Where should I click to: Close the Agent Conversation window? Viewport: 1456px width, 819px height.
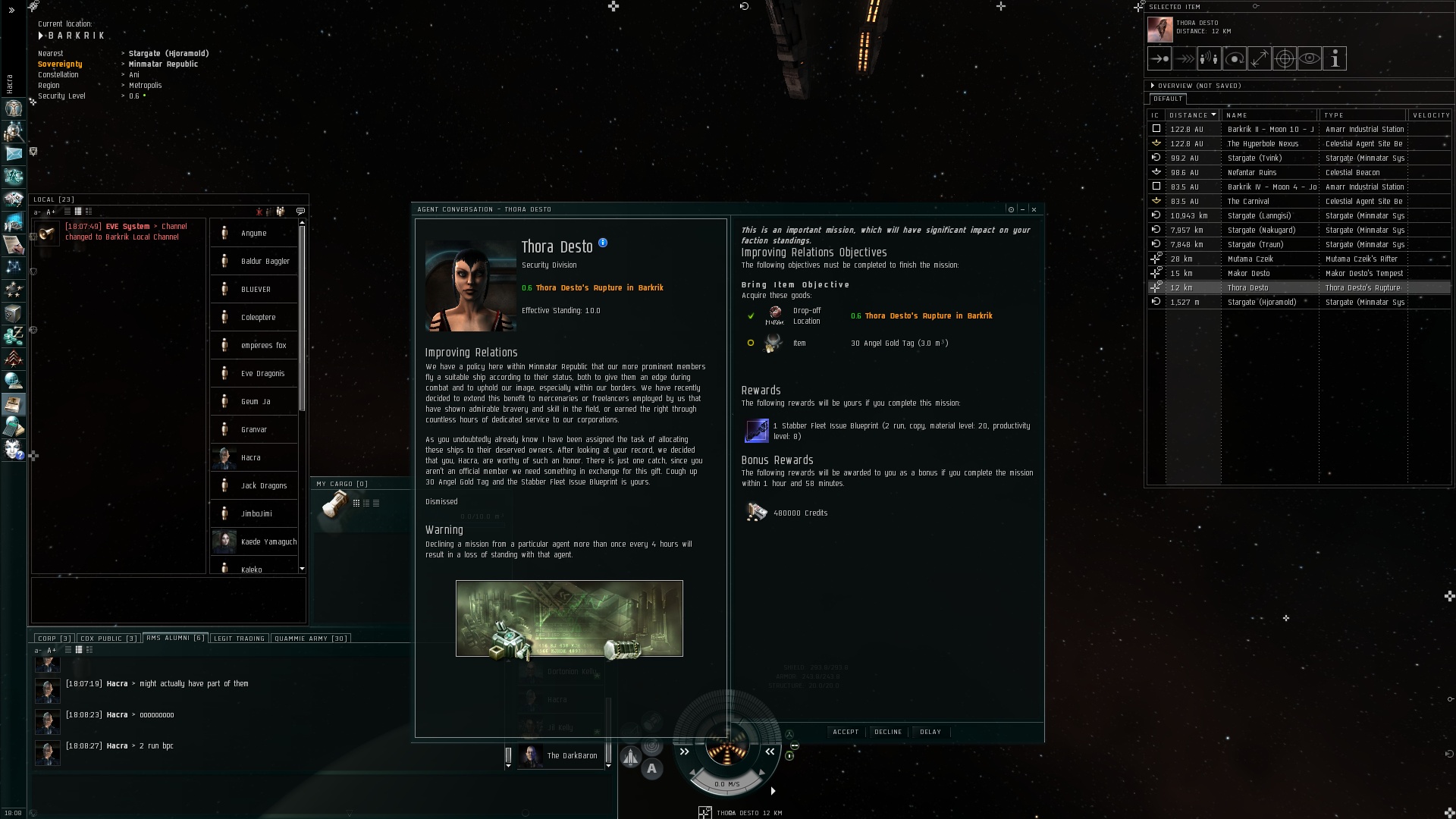pyautogui.click(x=1034, y=209)
